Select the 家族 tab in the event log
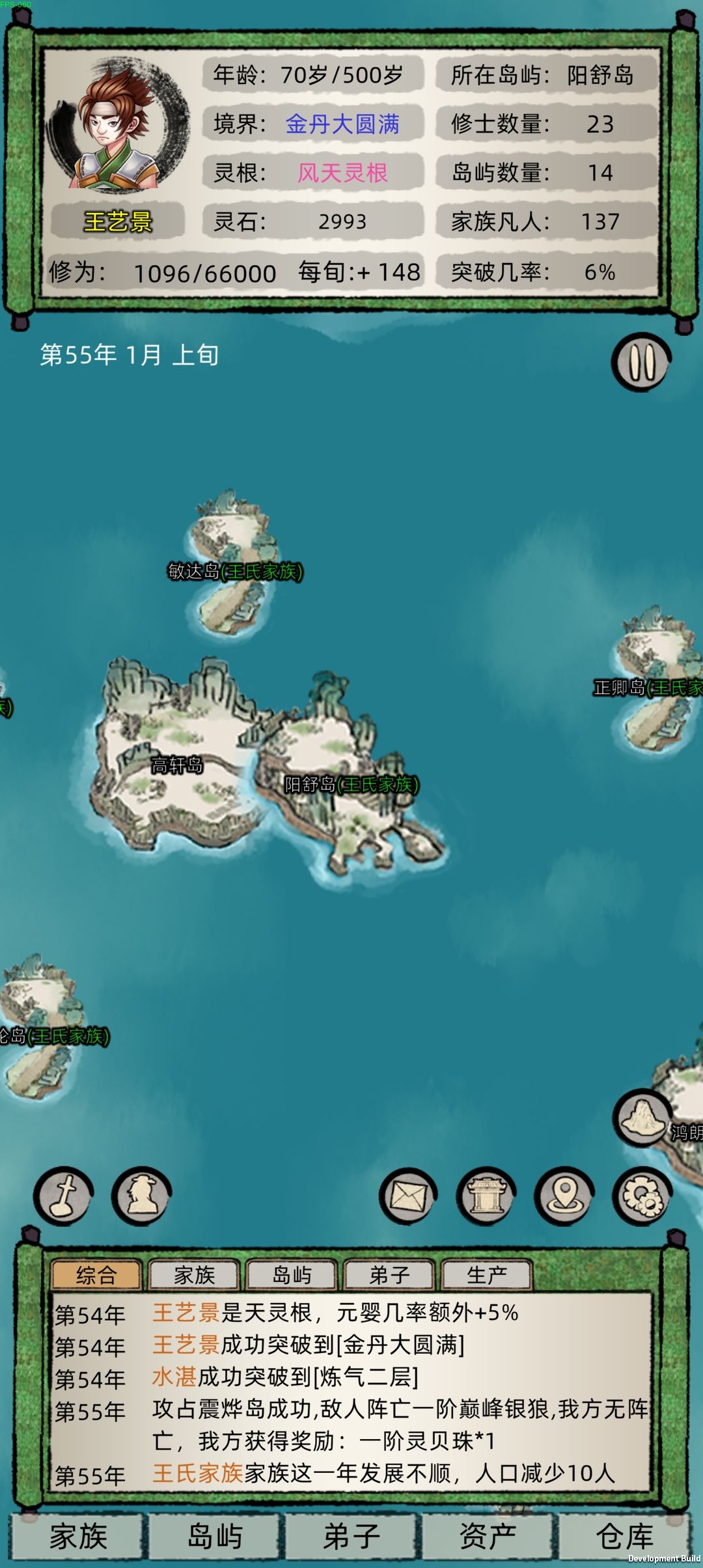Viewport: 703px width, 1568px height. pos(194,1275)
